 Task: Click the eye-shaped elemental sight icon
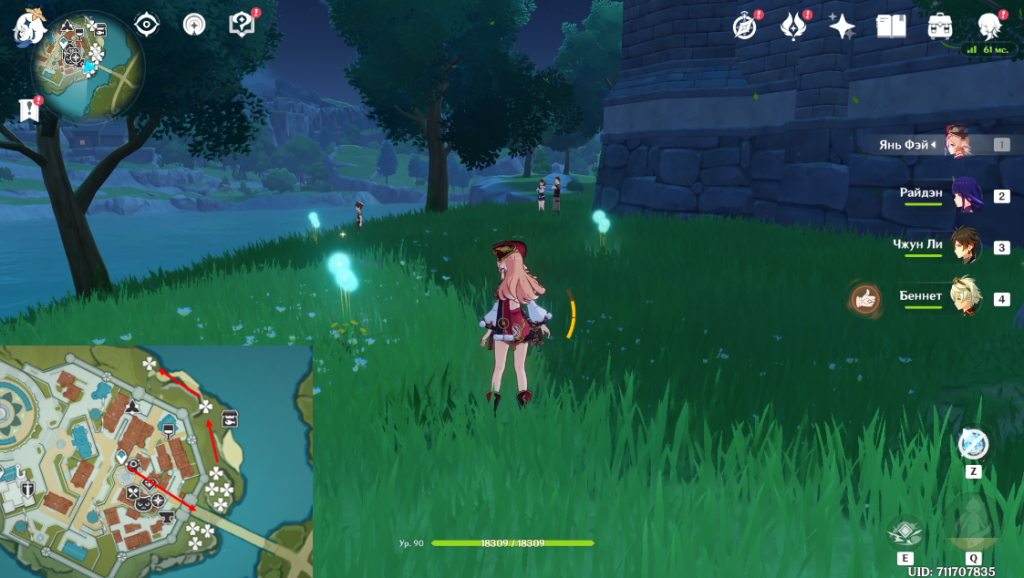(x=147, y=24)
